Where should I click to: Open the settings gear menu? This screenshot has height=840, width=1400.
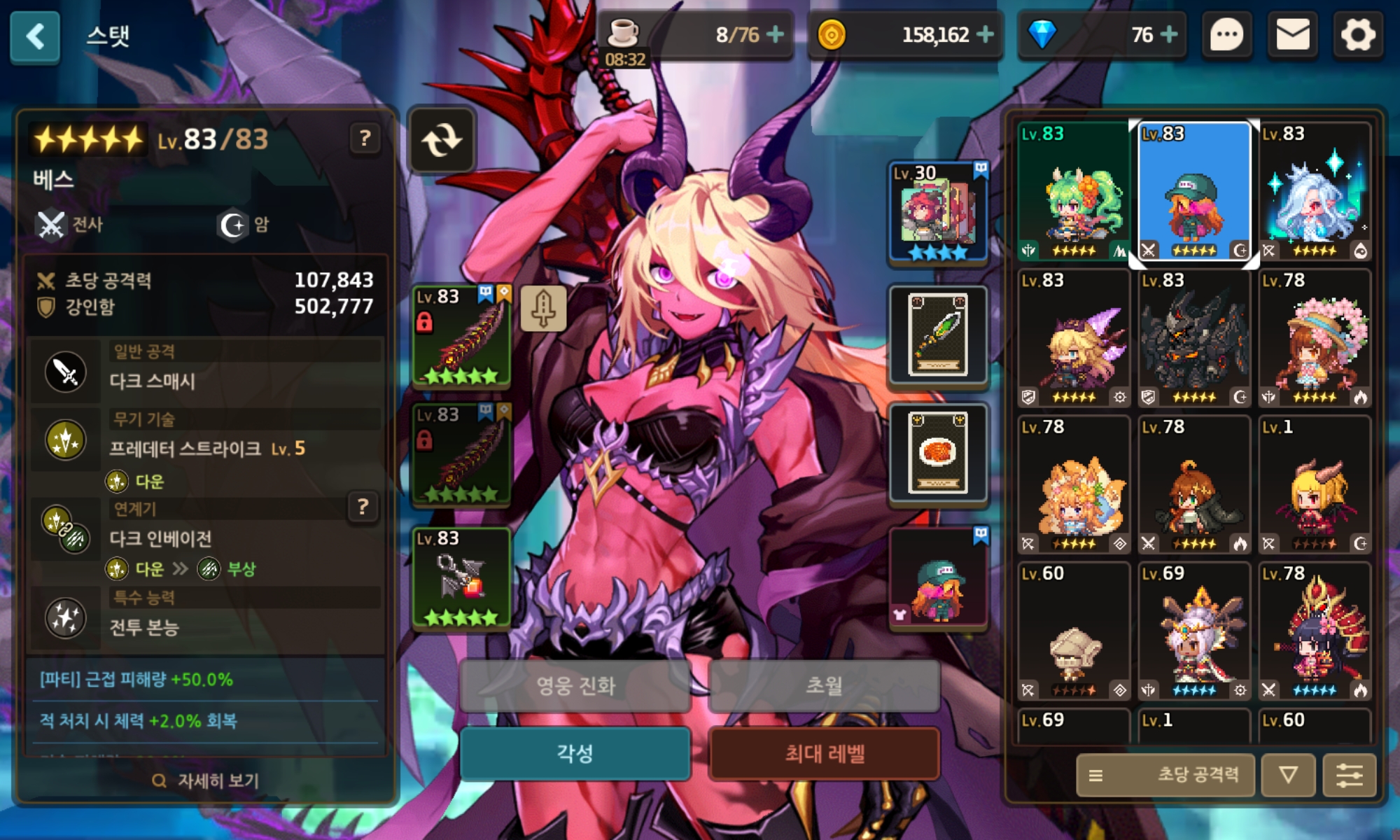click(1358, 35)
